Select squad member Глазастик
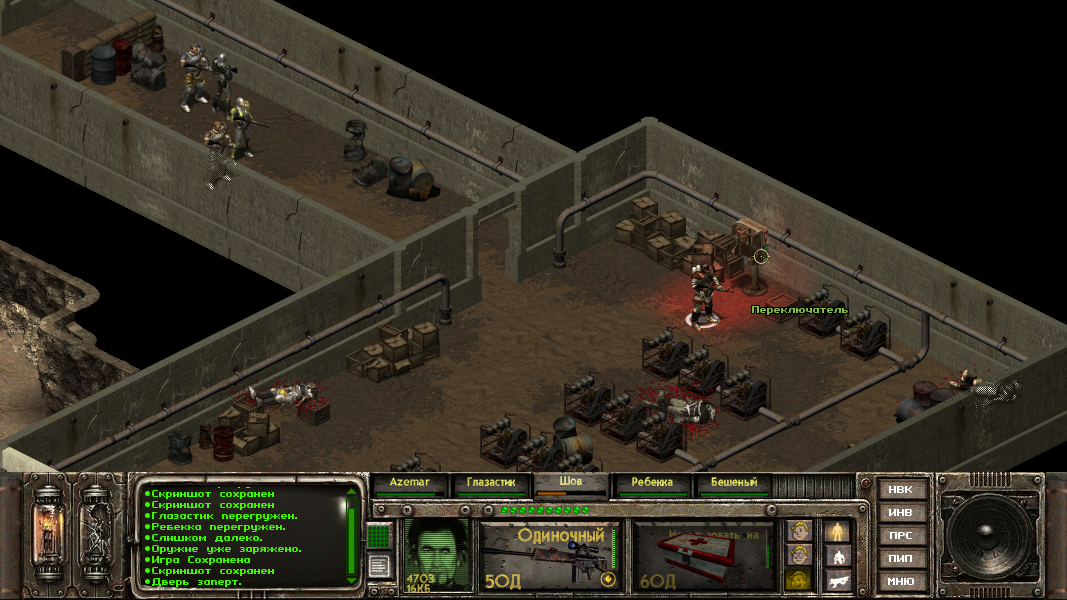The height and width of the screenshot is (600, 1067). pos(490,483)
